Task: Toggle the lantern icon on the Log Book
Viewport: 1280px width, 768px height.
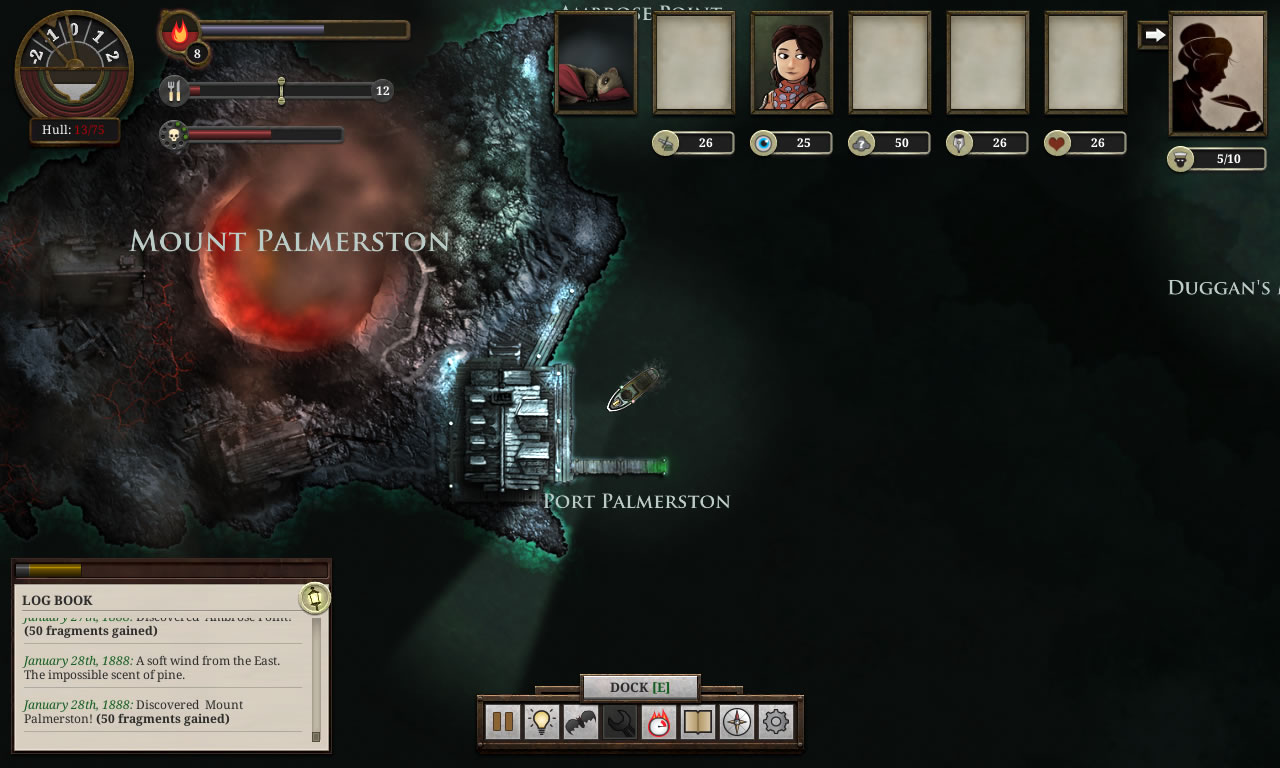Action: coord(315,598)
